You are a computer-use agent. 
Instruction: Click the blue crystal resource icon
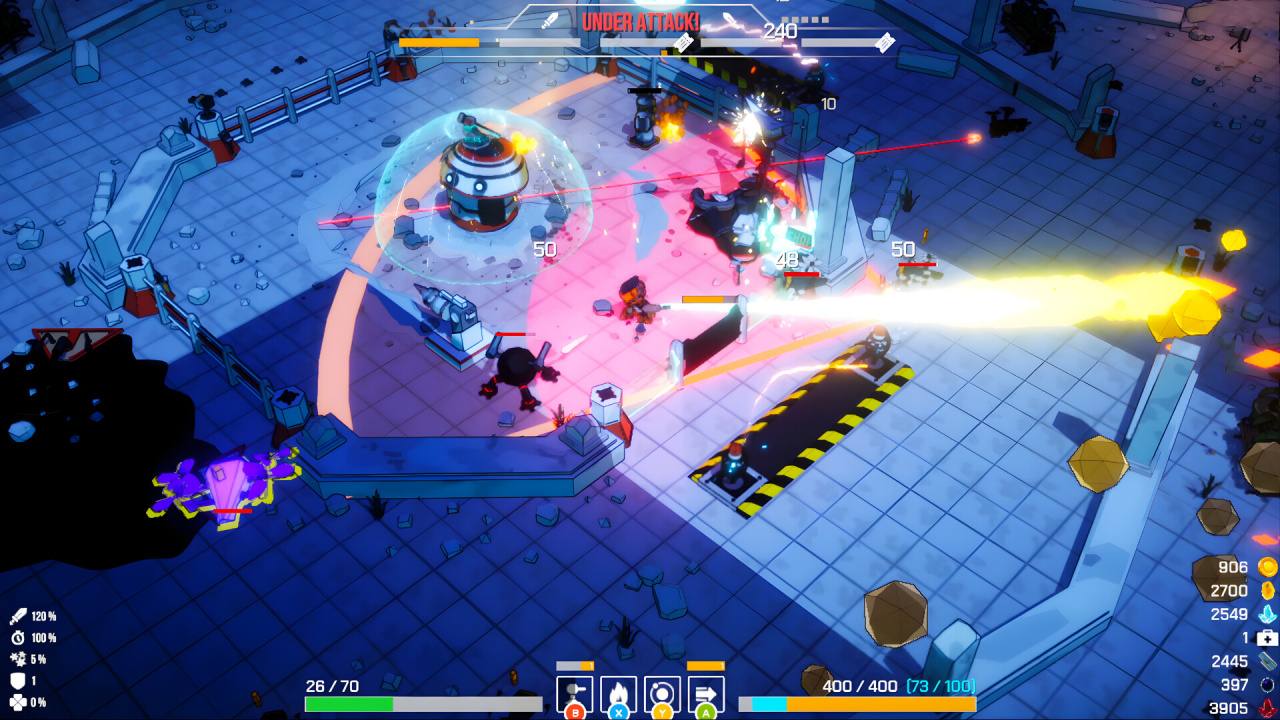point(1267,614)
